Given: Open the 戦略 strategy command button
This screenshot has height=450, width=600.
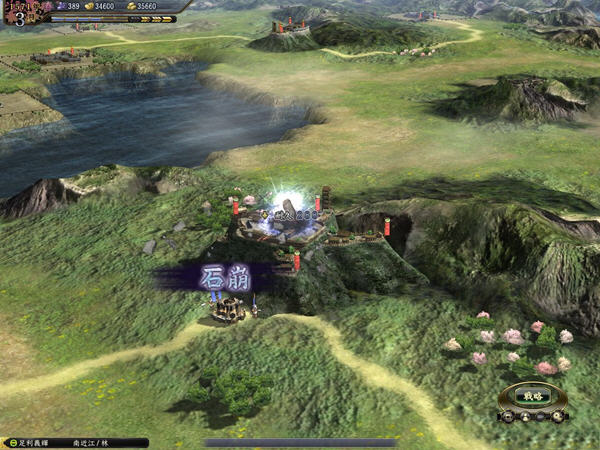Looking at the screenshot, I should click(x=533, y=397).
